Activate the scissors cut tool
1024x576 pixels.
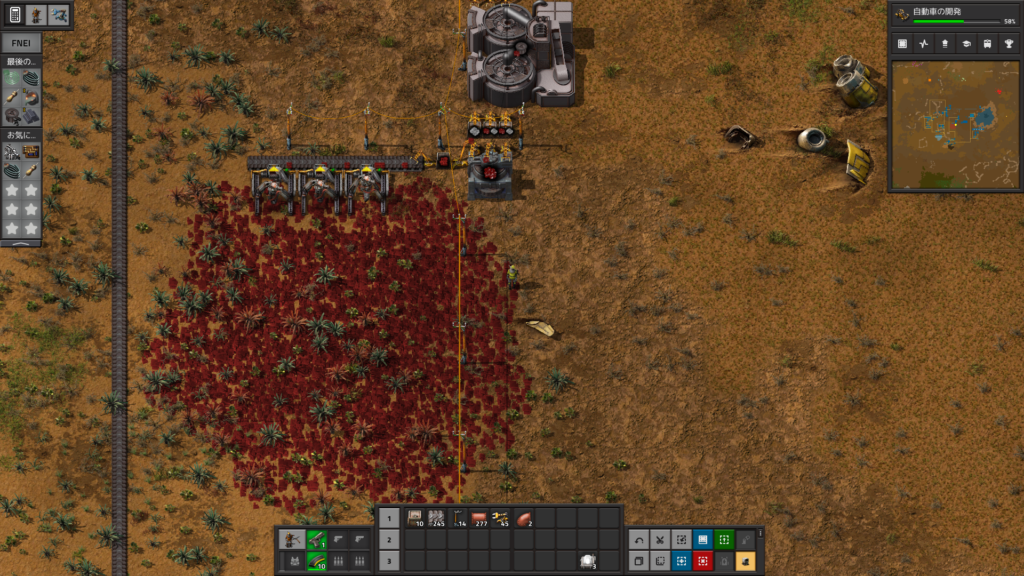[660, 539]
